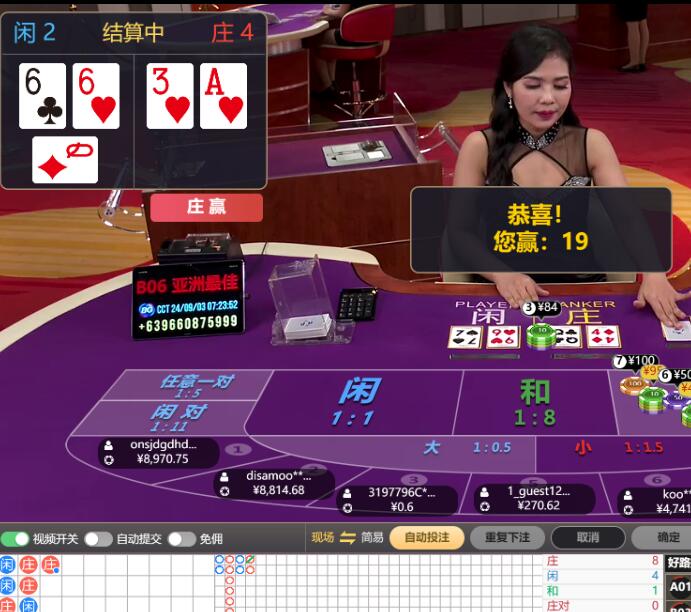Switch between 现场 and 简易 view
This screenshot has width=691, height=612.
point(348,538)
